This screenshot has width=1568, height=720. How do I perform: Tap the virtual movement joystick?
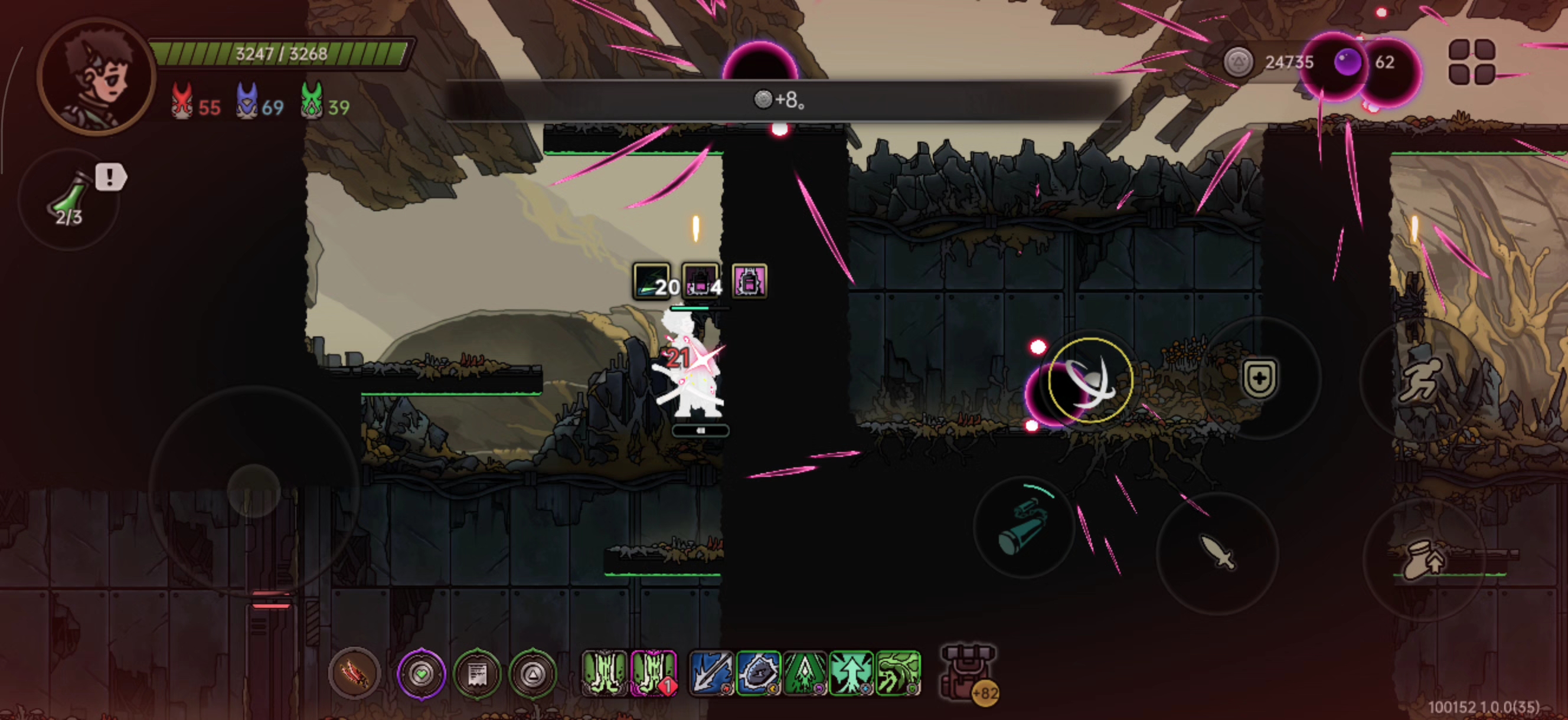click(x=254, y=490)
